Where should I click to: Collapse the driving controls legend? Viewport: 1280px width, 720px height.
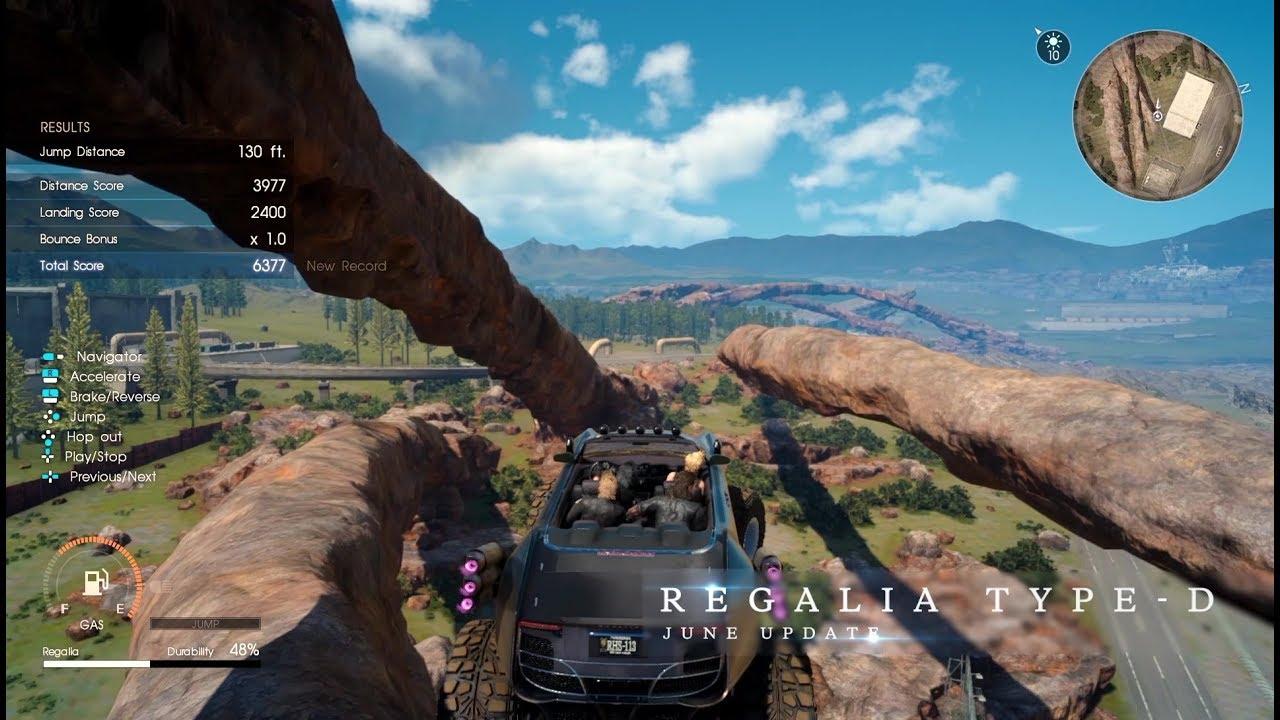100,416
